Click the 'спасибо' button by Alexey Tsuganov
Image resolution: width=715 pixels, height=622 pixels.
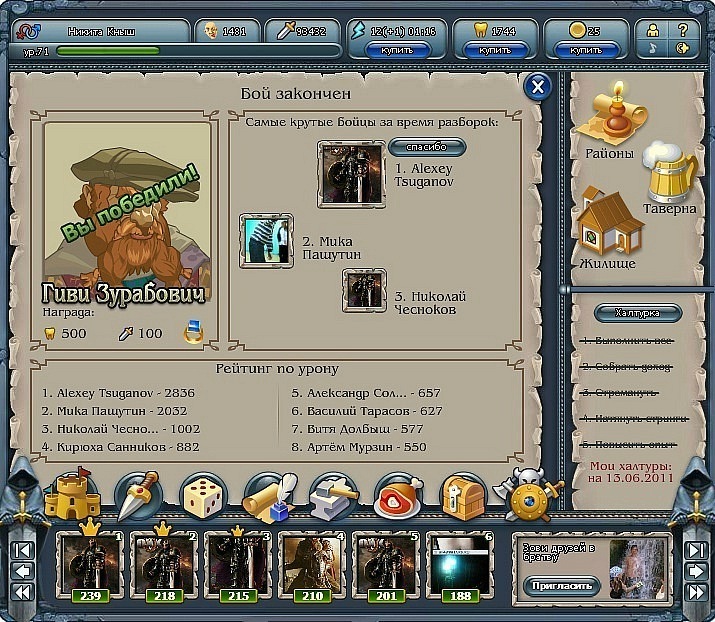tap(427, 147)
